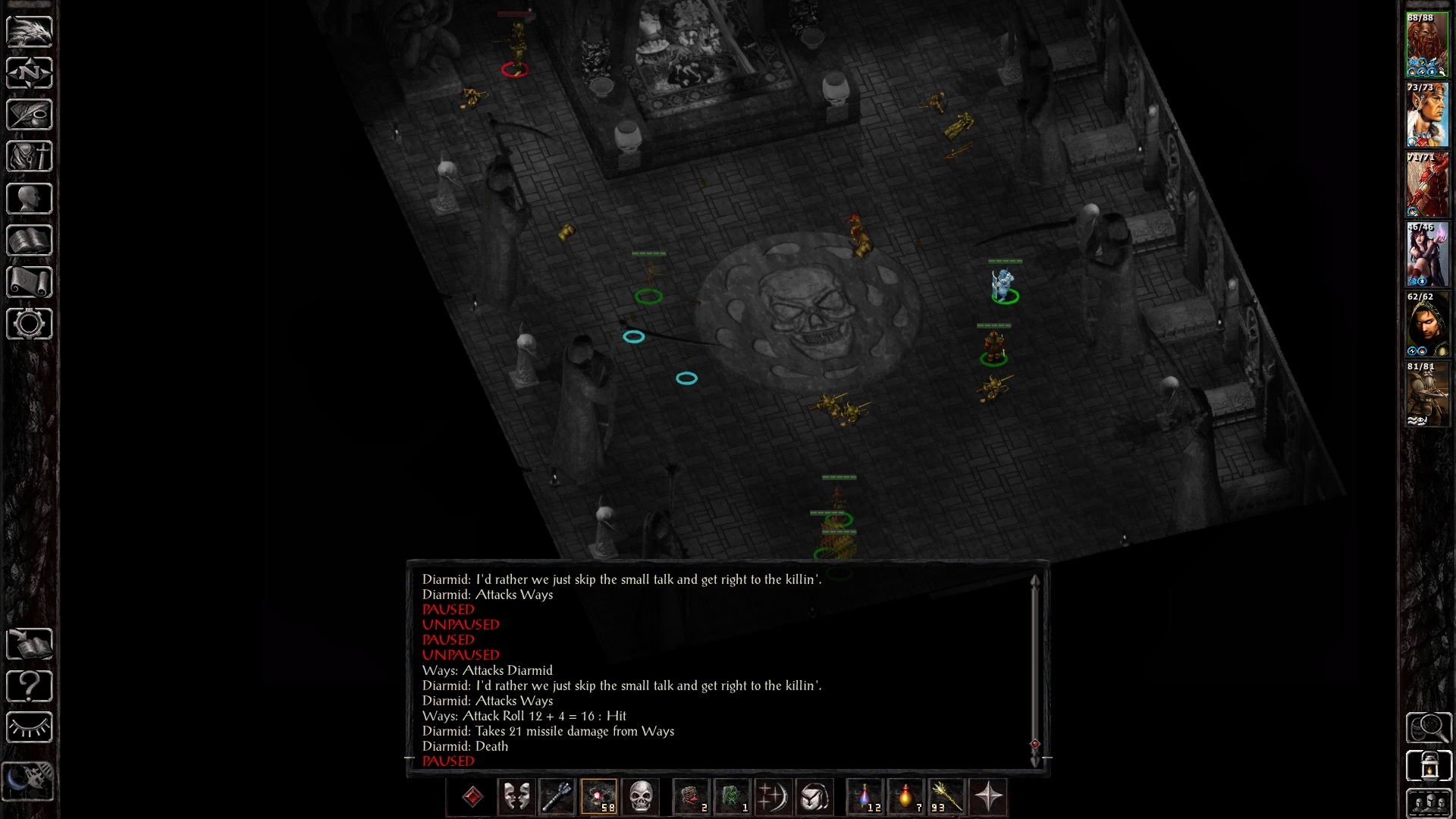Screen dimensions: 1456x819
Task: Open the priest scroll button
Action: pos(30,282)
